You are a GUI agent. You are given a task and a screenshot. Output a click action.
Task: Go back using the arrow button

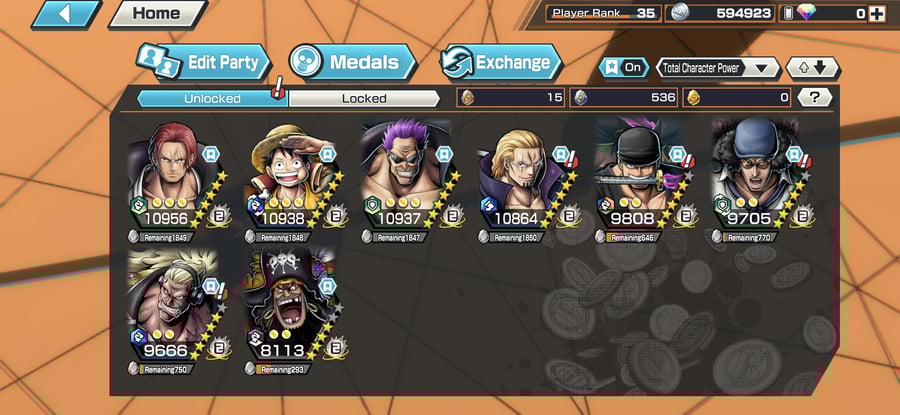65,14
